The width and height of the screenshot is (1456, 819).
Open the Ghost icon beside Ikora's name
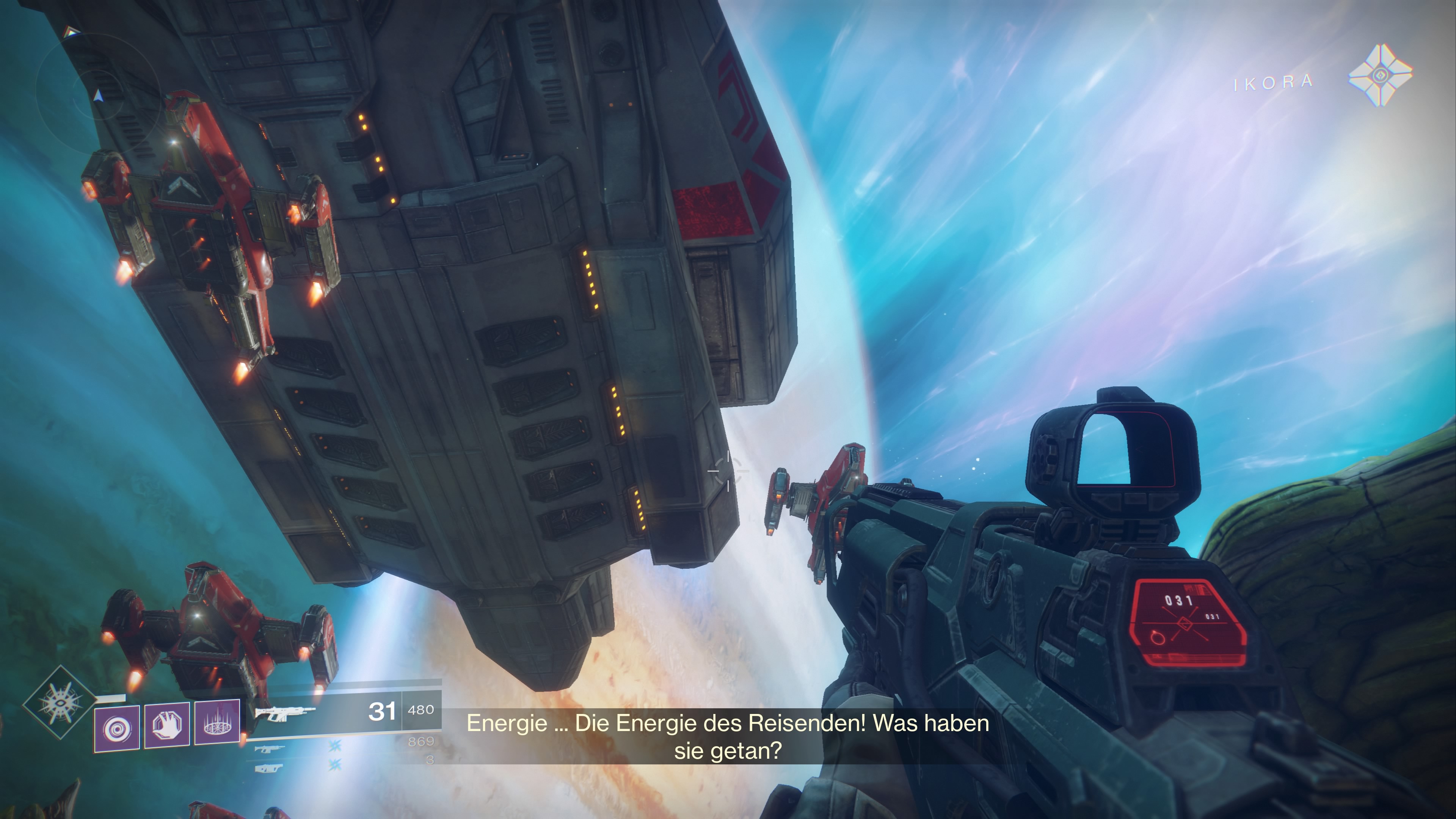[x=1380, y=75]
